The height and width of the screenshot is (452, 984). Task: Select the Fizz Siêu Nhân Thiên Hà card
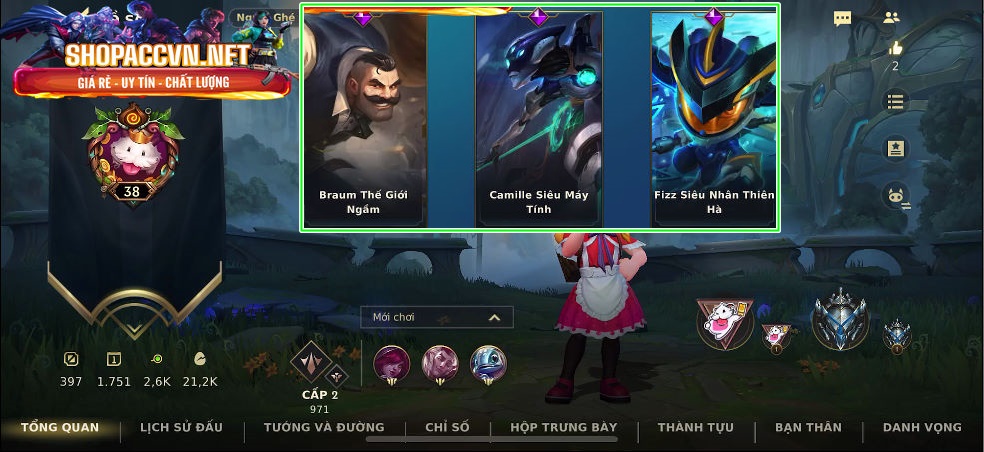coord(713,118)
